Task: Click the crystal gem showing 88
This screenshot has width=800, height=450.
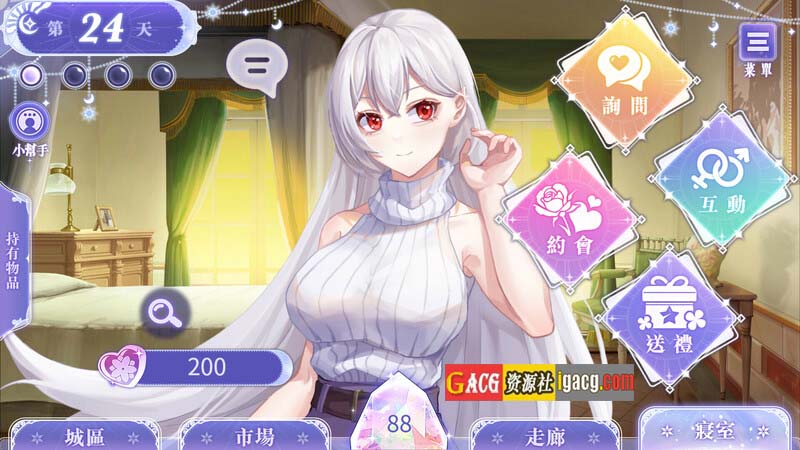Action: tap(399, 420)
